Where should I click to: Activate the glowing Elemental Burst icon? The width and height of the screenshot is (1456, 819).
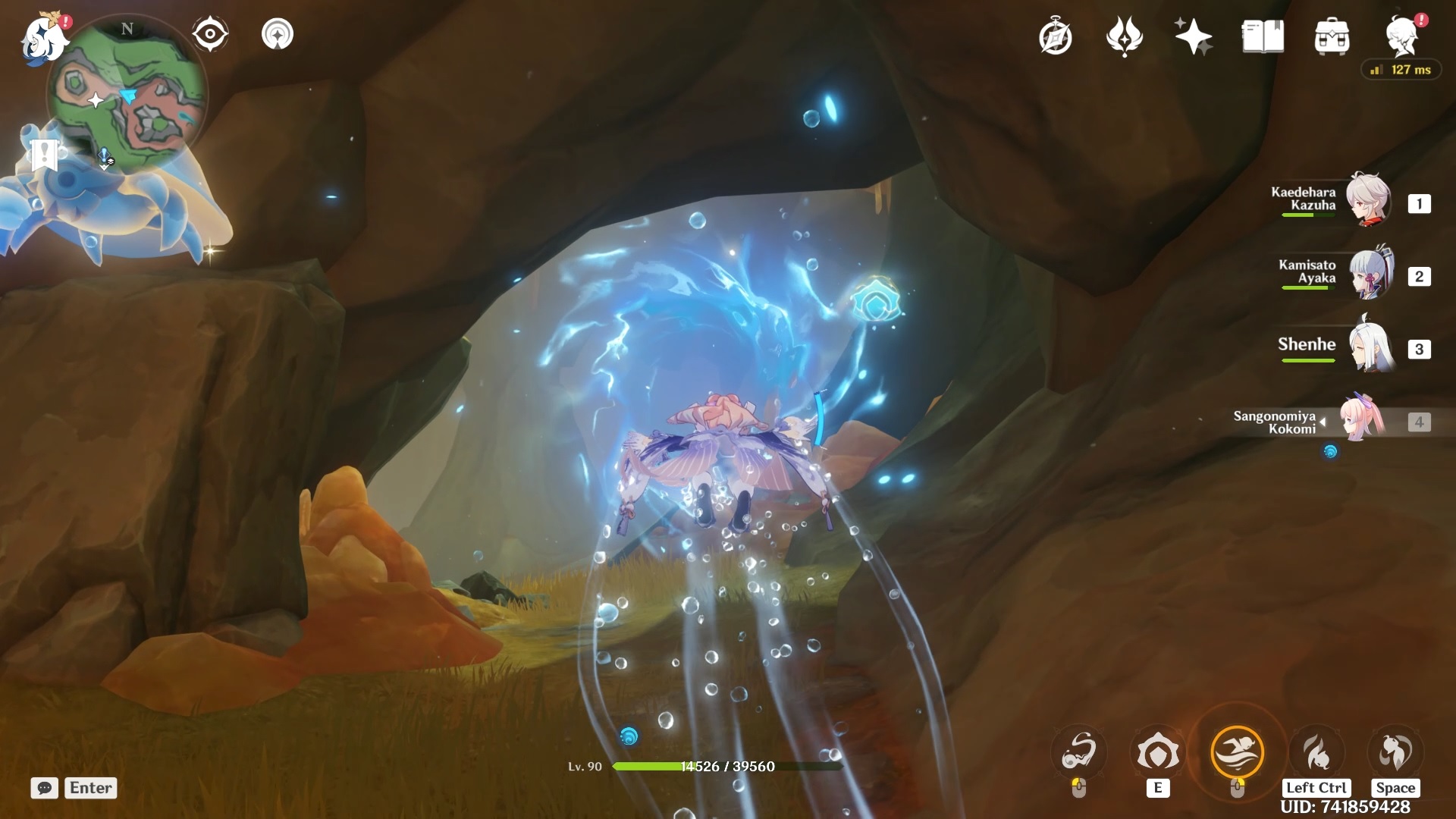pyautogui.click(x=1238, y=752)
